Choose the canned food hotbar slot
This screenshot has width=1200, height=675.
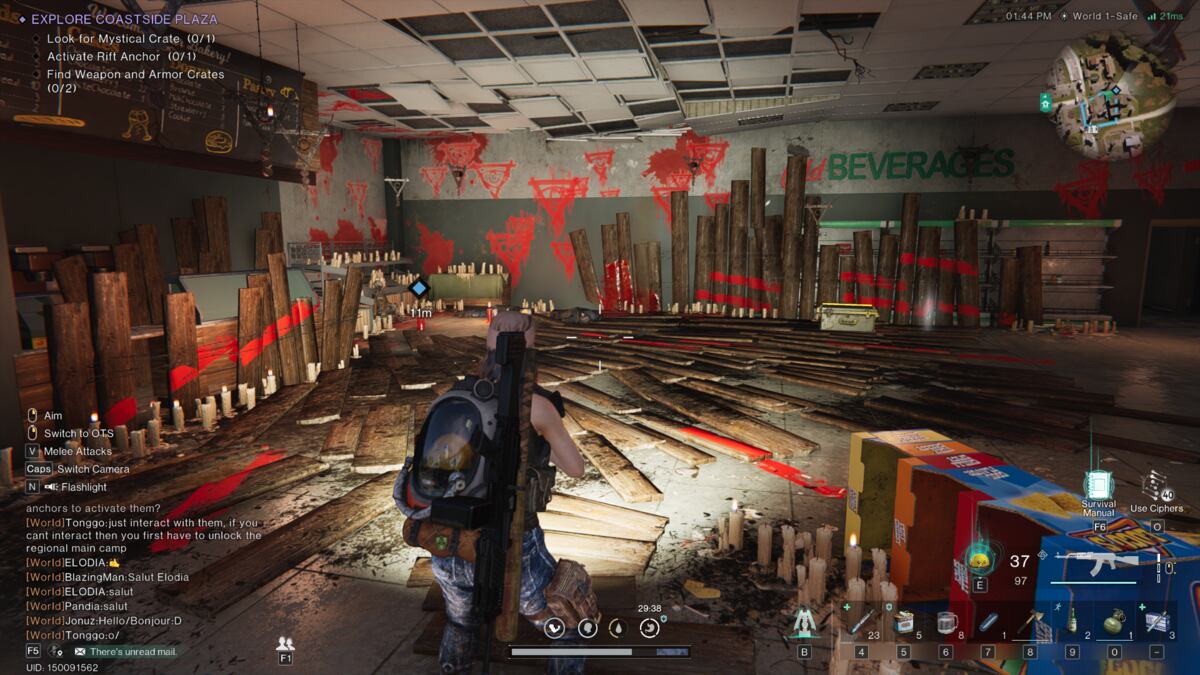click(x=903, y=622)
